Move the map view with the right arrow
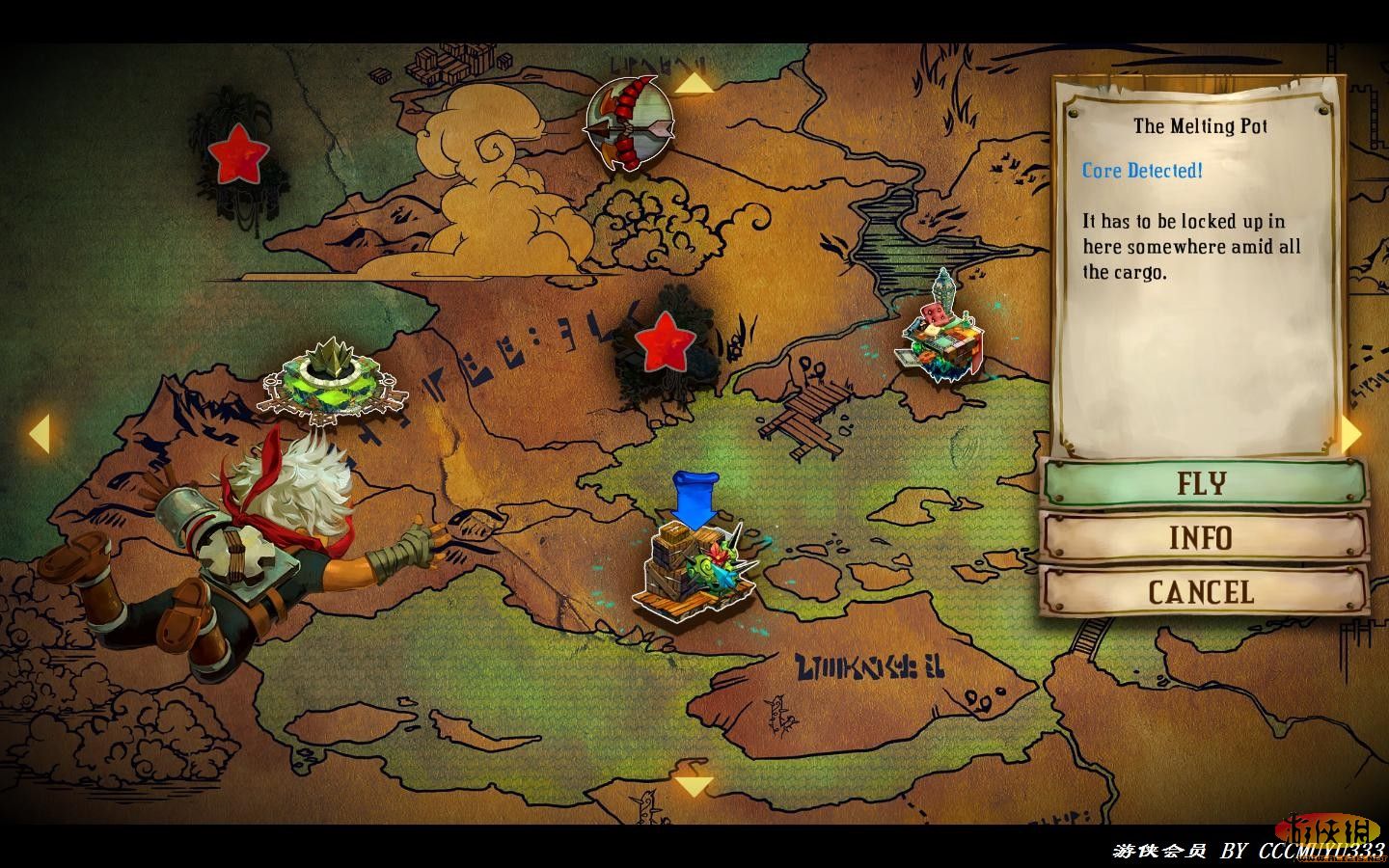Image resolution: width=1389 pixels, height=868 pixels. (1351, 434)
